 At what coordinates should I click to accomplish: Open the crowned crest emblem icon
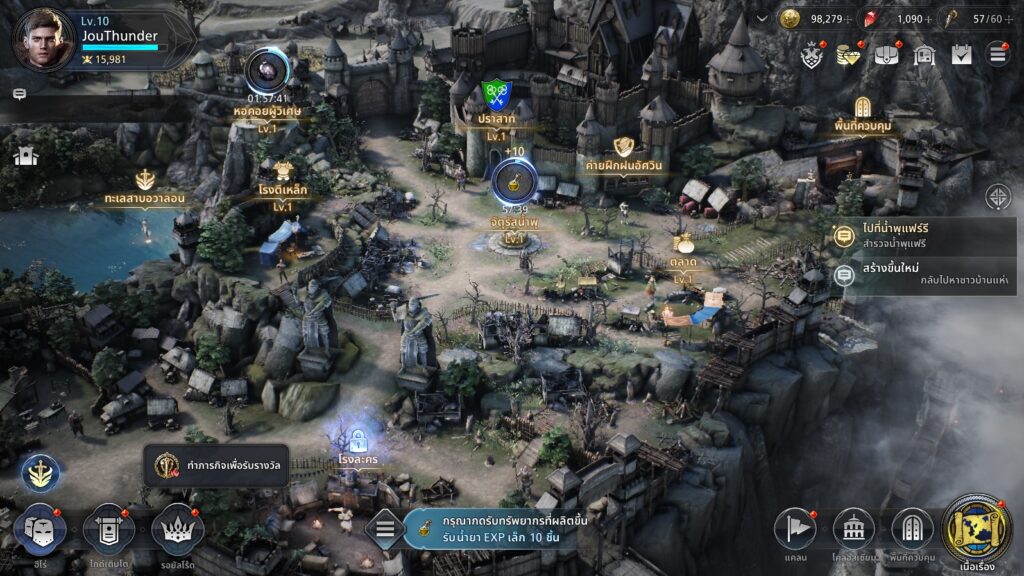tap(812, 55)
